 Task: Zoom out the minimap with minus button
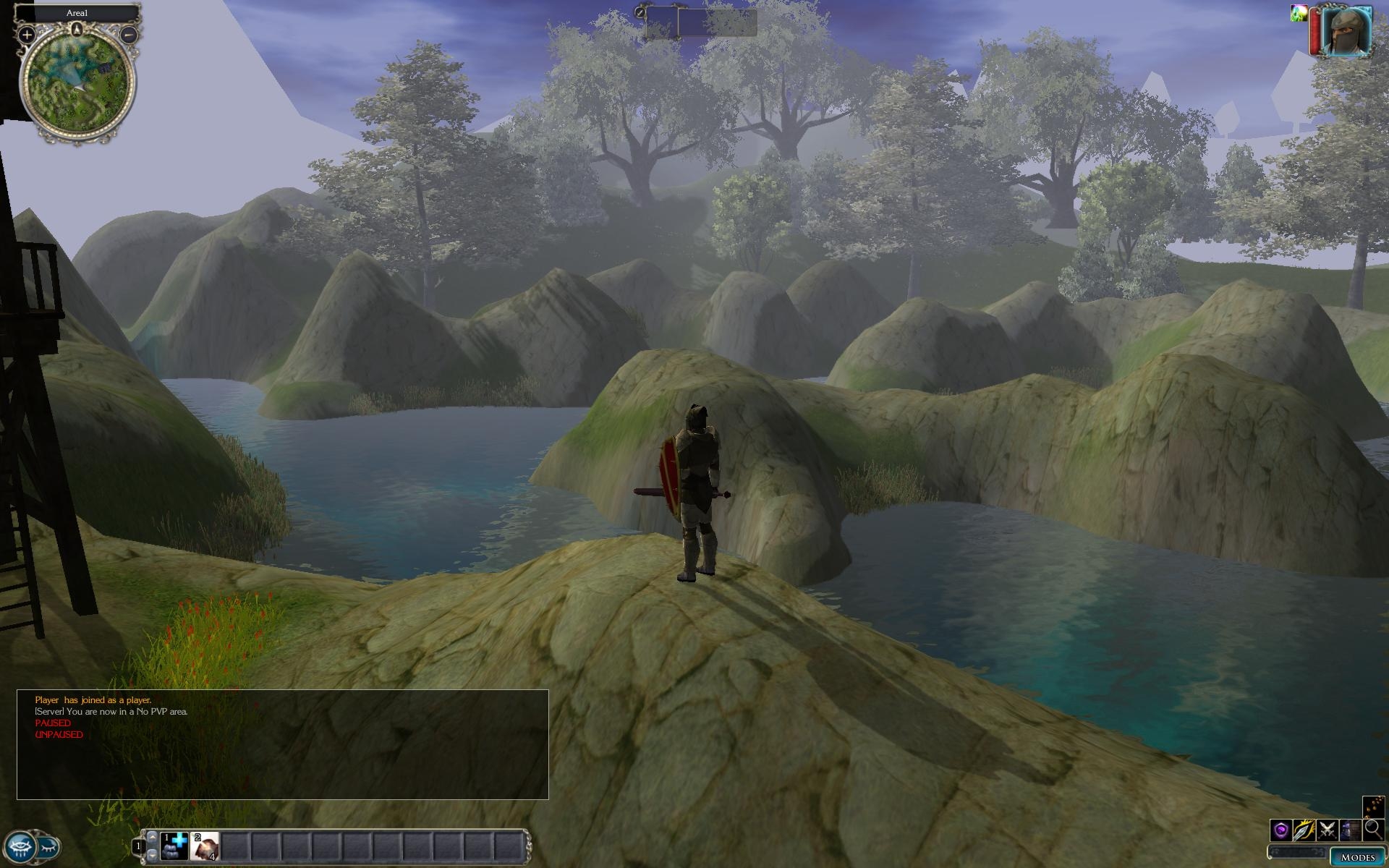[129, 34]
